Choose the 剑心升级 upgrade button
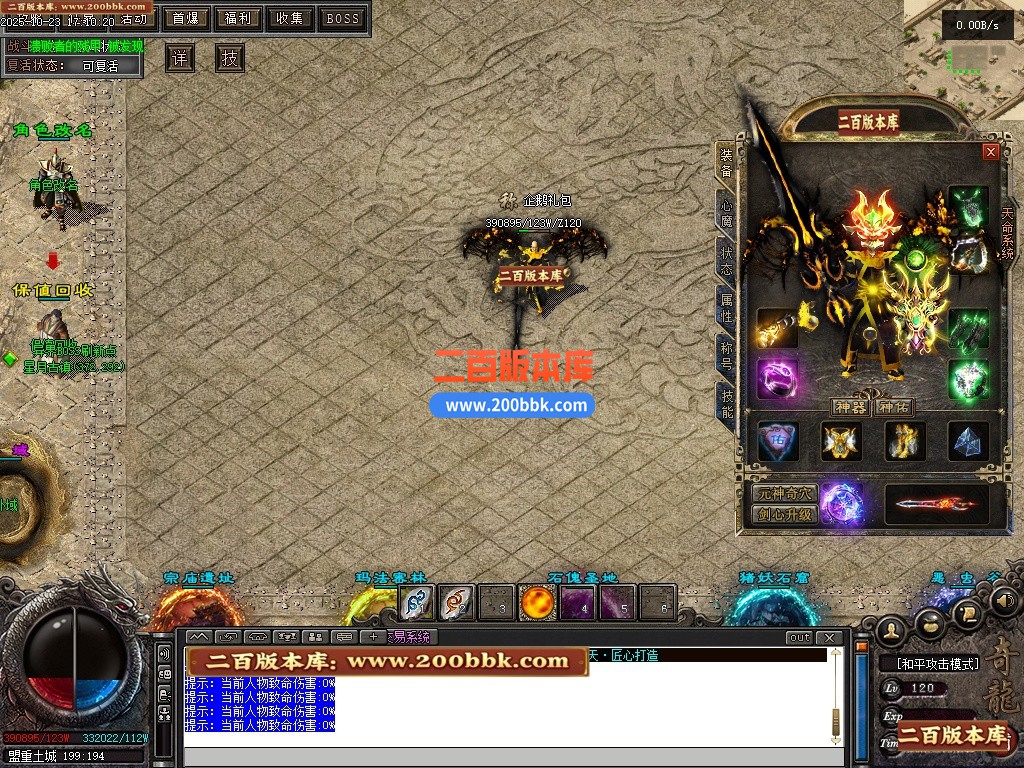Viewport: 1024px width, 768px height. [x=785, y=515]
